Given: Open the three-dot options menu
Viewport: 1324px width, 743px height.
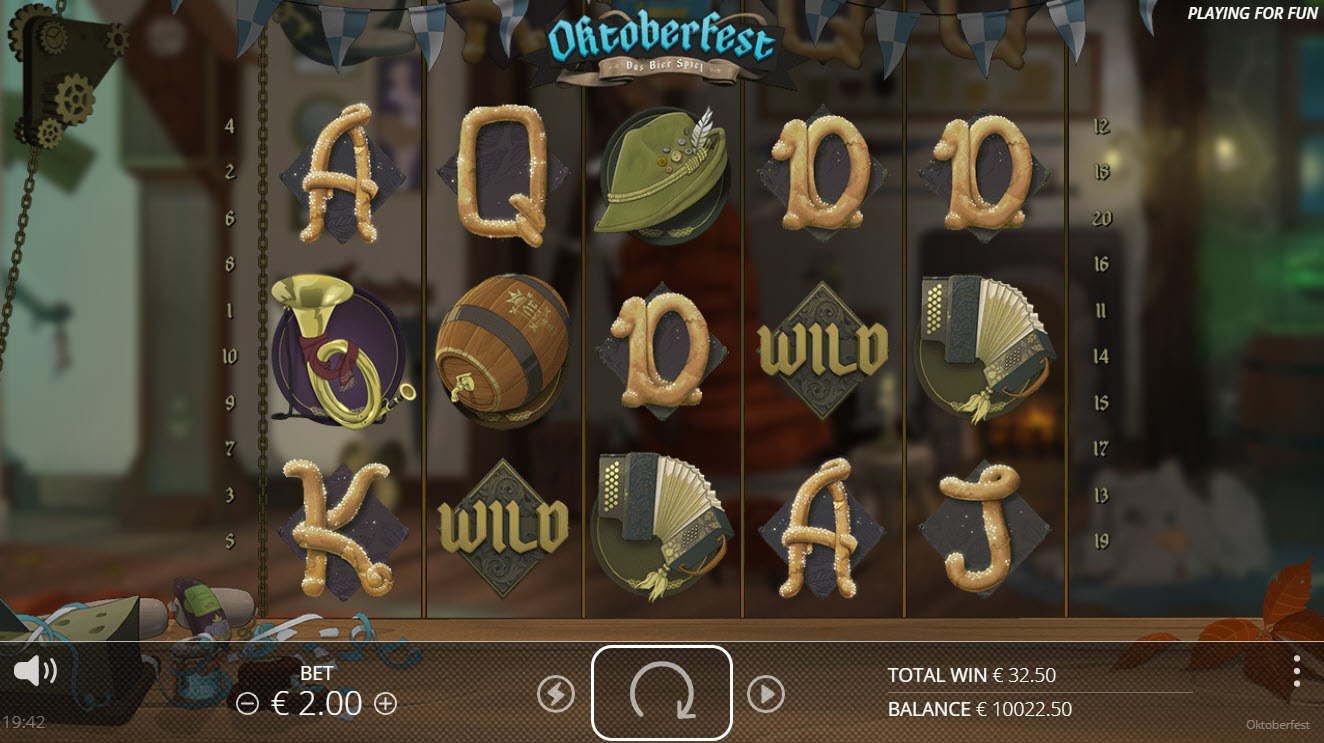Looking at the screenshot, I should click(x=1296, y=671).
